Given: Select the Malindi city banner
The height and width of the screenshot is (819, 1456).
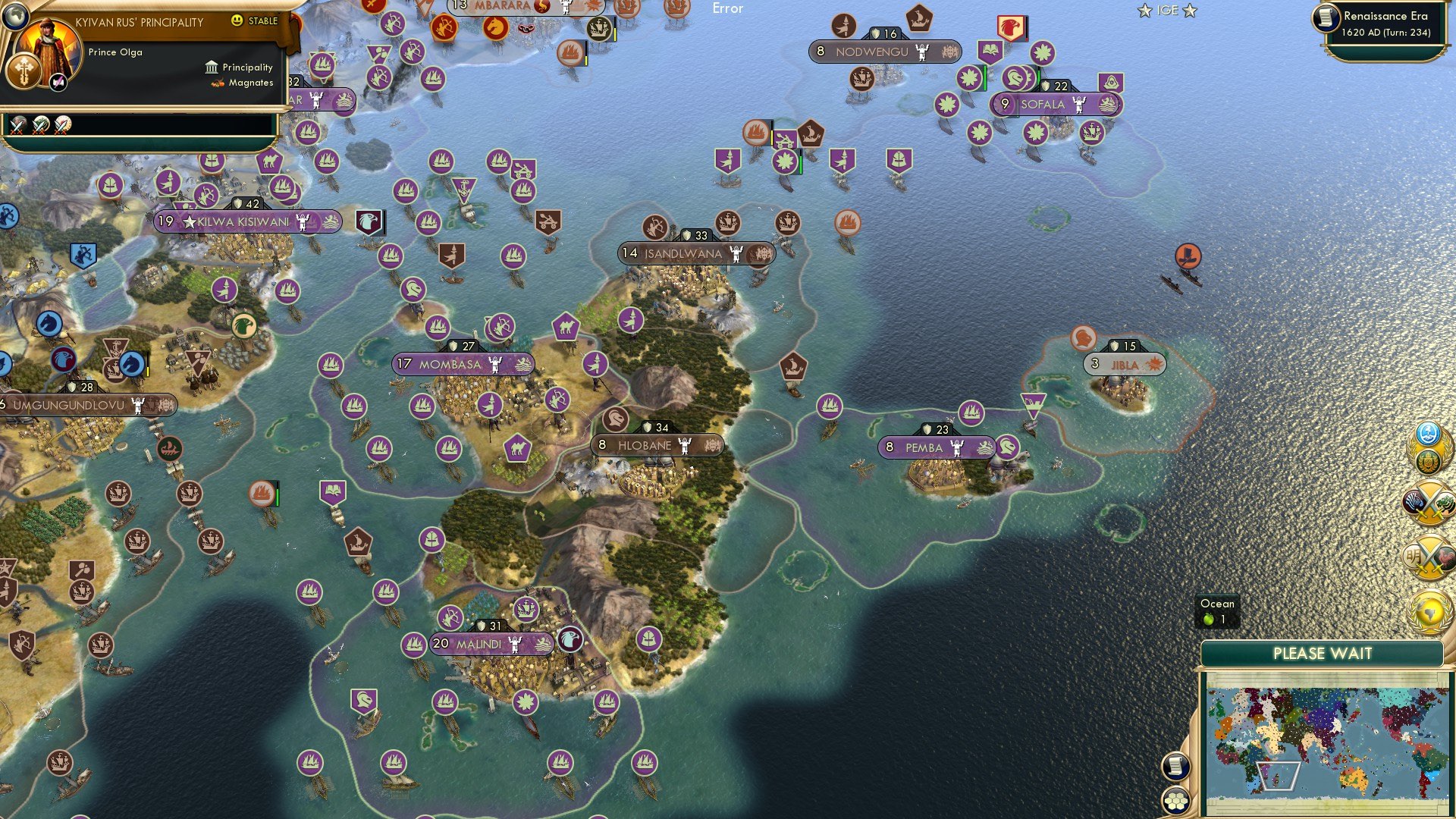Looking at the screenshot, I should coord(491,644).
